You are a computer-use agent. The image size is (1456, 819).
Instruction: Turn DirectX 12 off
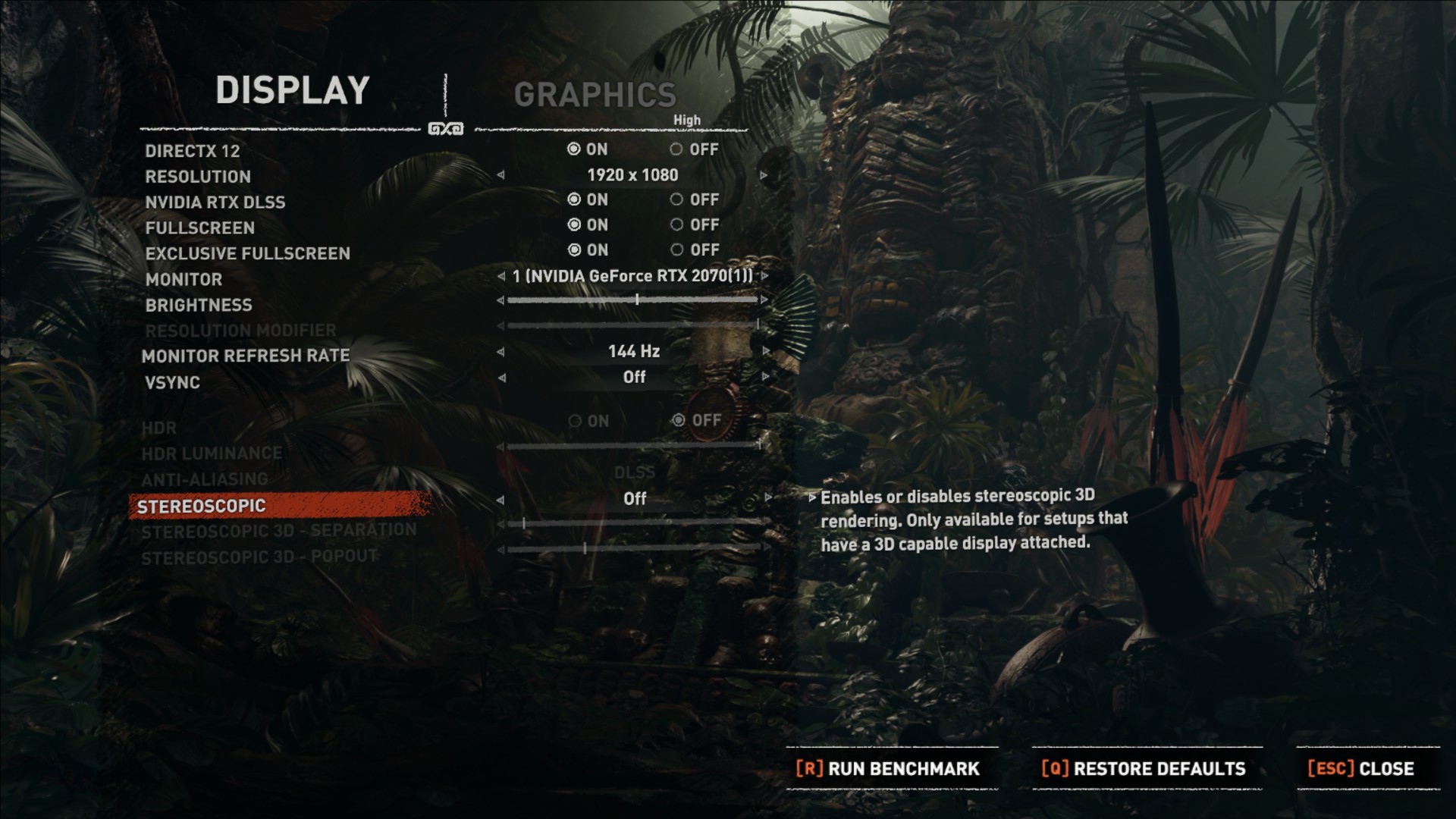(x=676, y=149)
